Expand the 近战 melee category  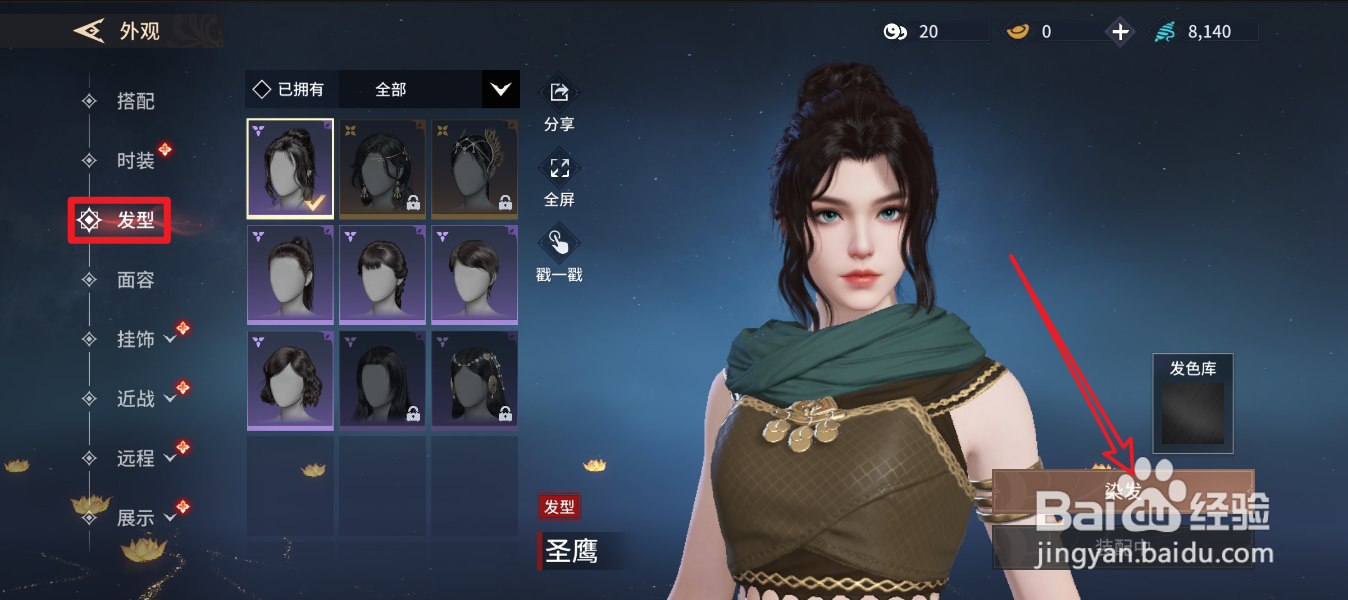click(145, 399)
